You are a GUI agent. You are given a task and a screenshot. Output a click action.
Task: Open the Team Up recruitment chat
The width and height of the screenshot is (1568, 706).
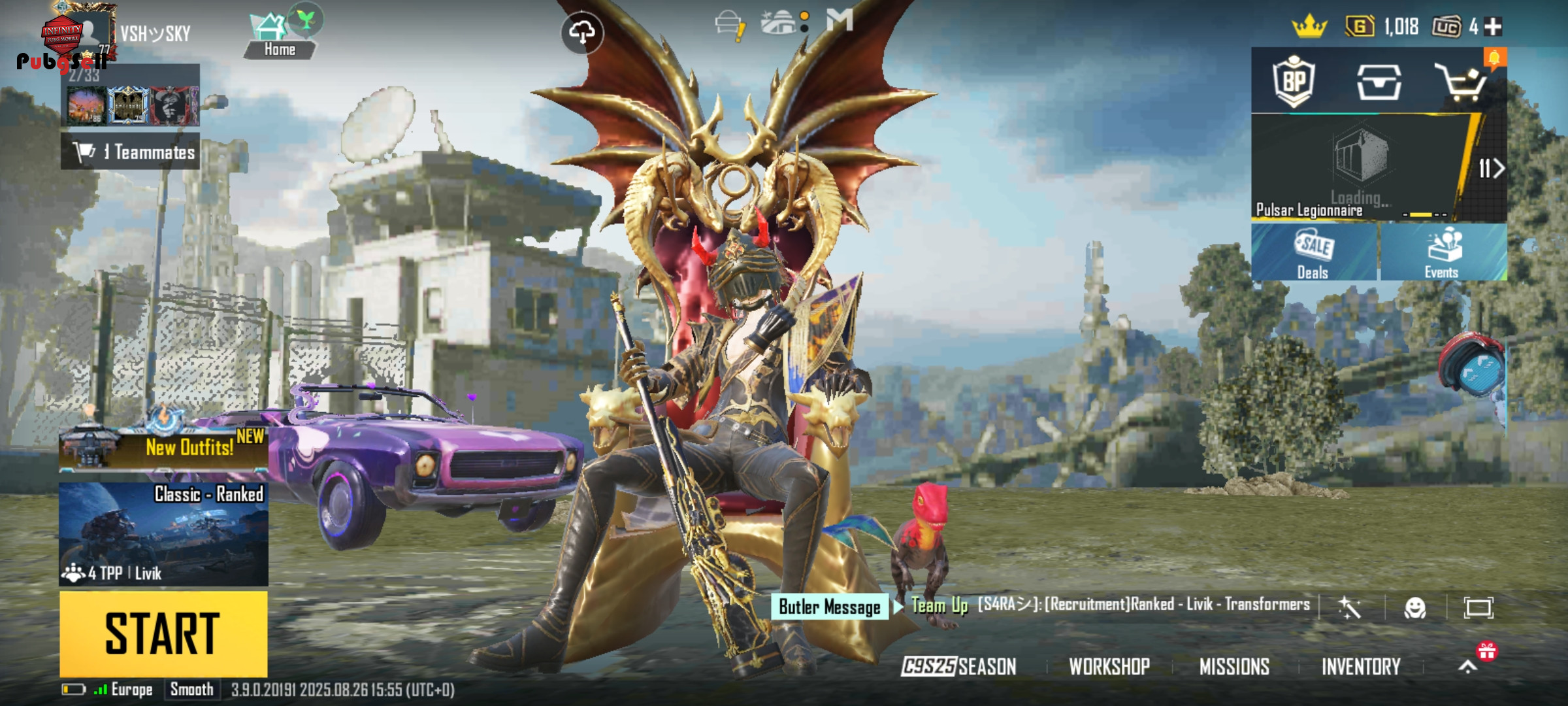pyautogui.click(x=1111, y=605)
